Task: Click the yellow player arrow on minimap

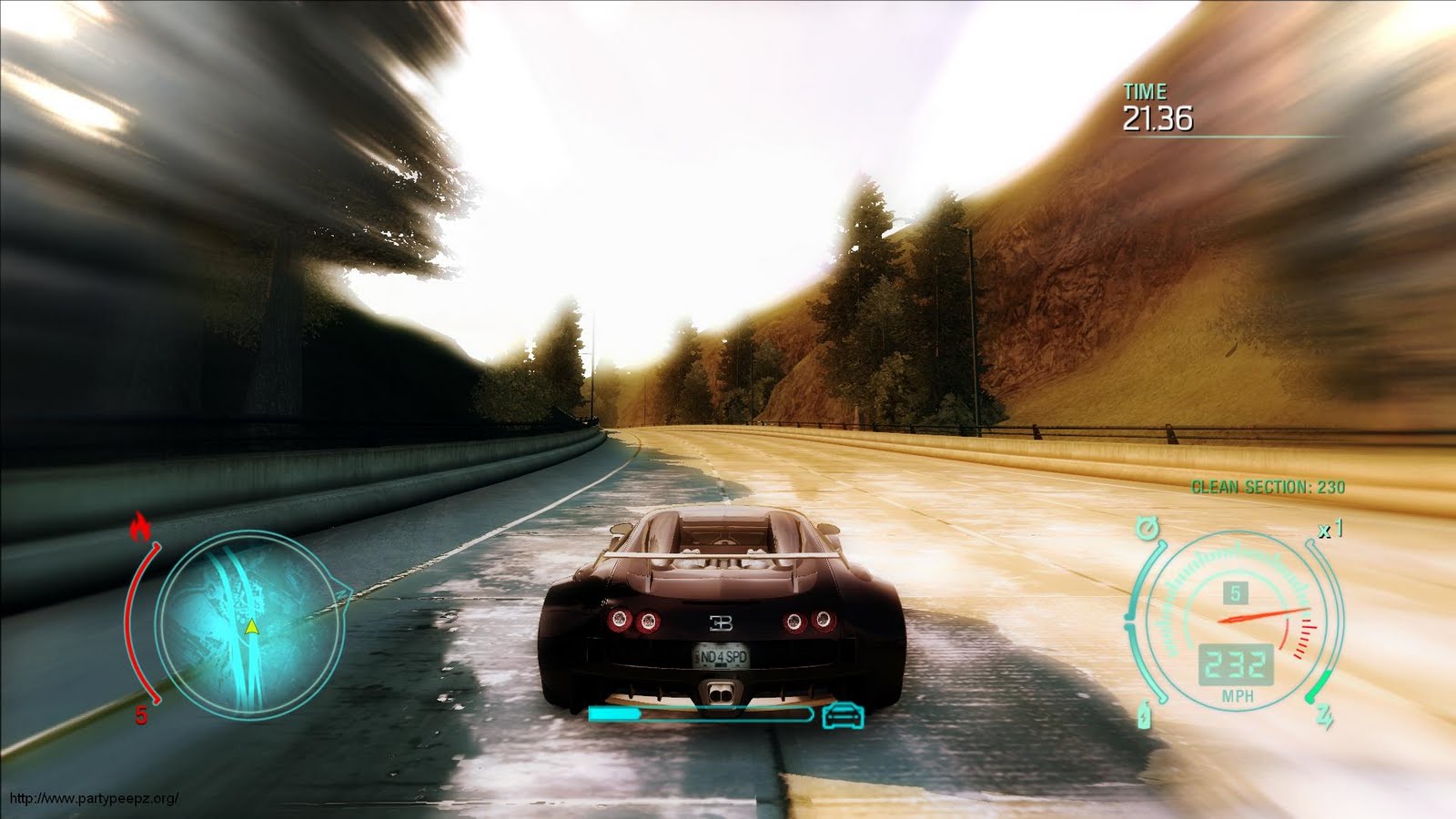Action: tap(251, 627)
